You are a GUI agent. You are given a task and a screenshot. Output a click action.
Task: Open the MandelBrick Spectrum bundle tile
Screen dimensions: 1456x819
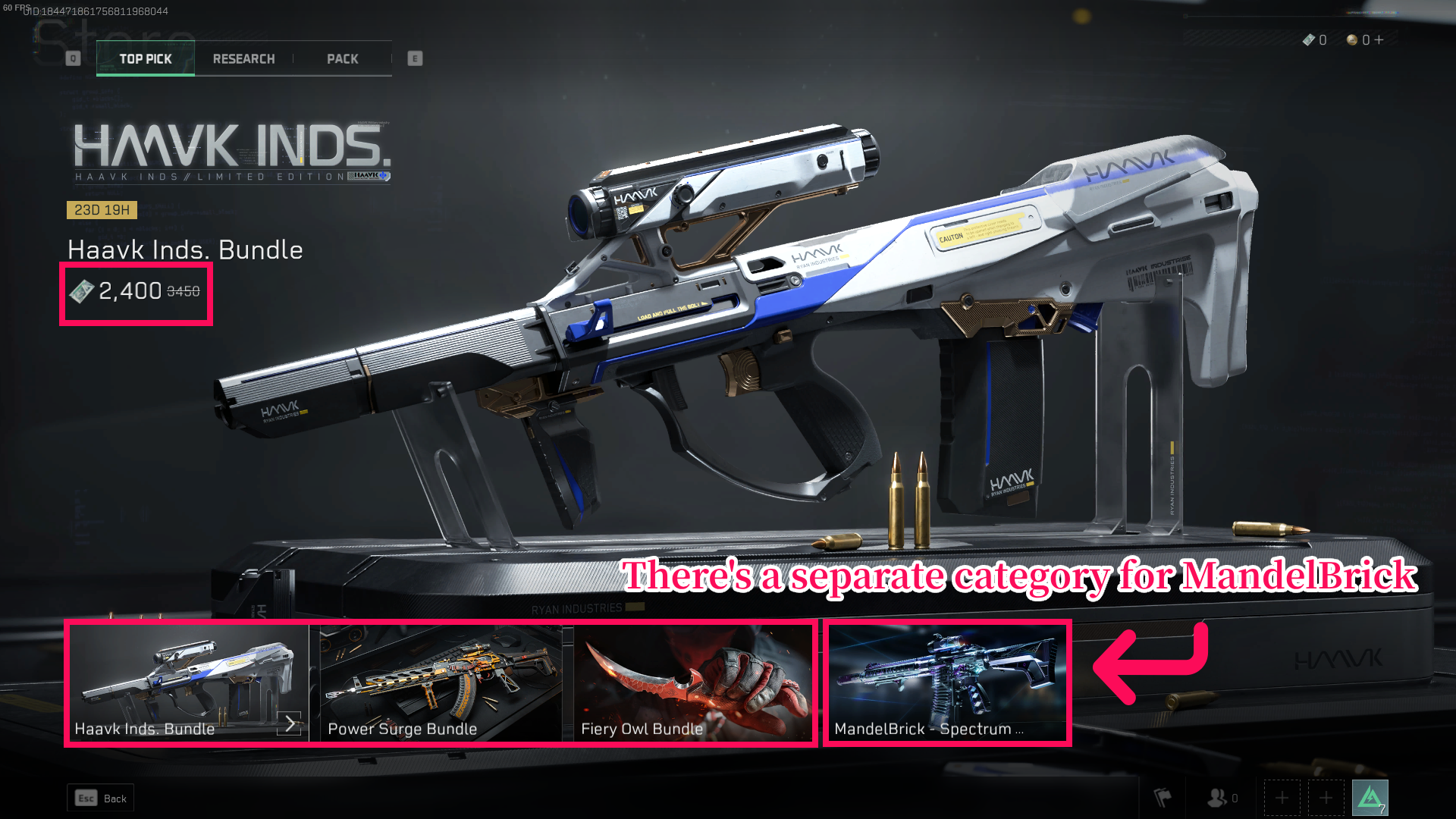pyautogui.click(x=947, y=681)
